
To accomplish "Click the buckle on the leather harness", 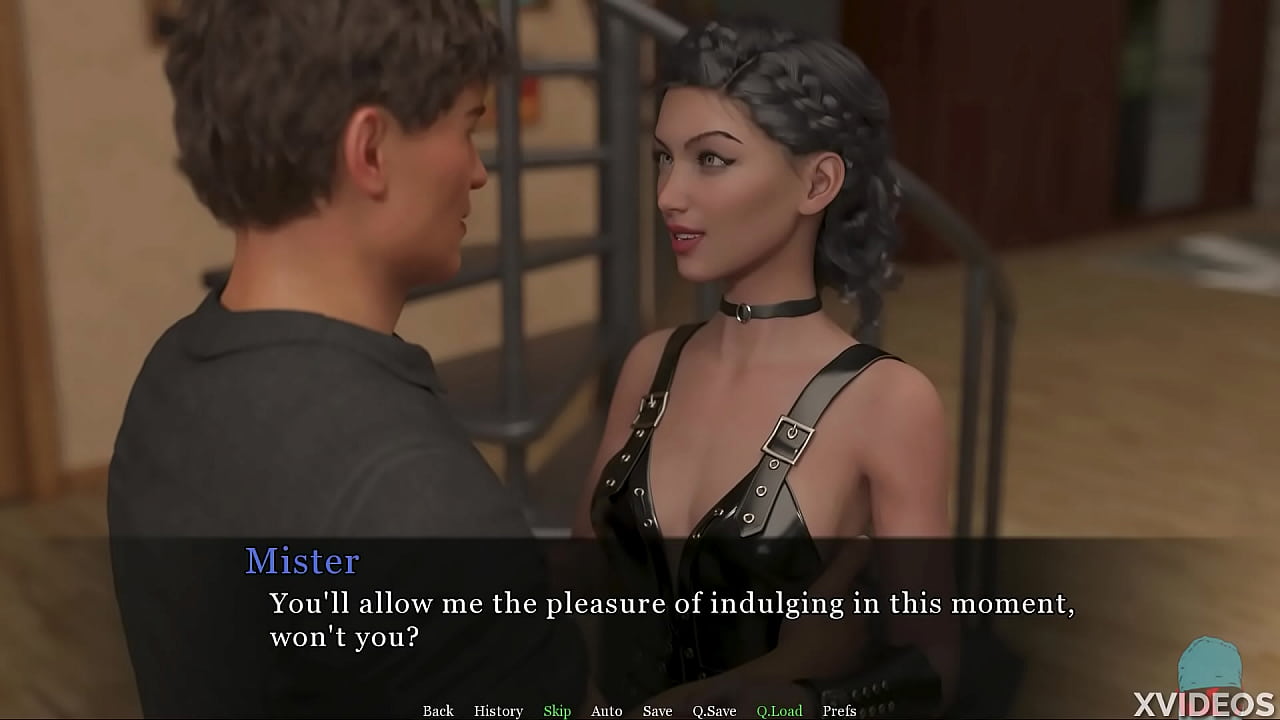I will 786,436.
